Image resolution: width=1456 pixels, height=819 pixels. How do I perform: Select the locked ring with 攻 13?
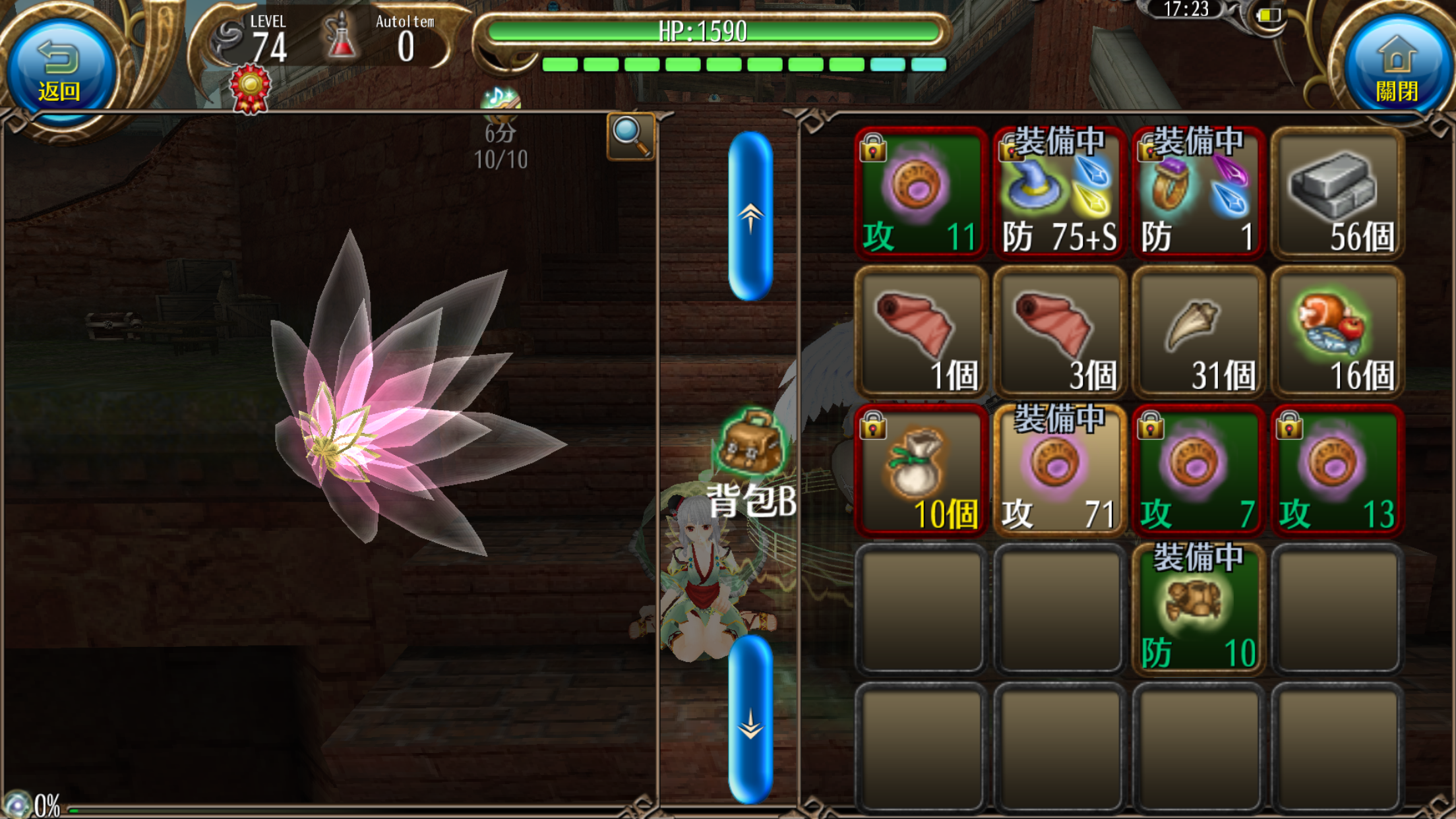click(x=1337, y=471)
